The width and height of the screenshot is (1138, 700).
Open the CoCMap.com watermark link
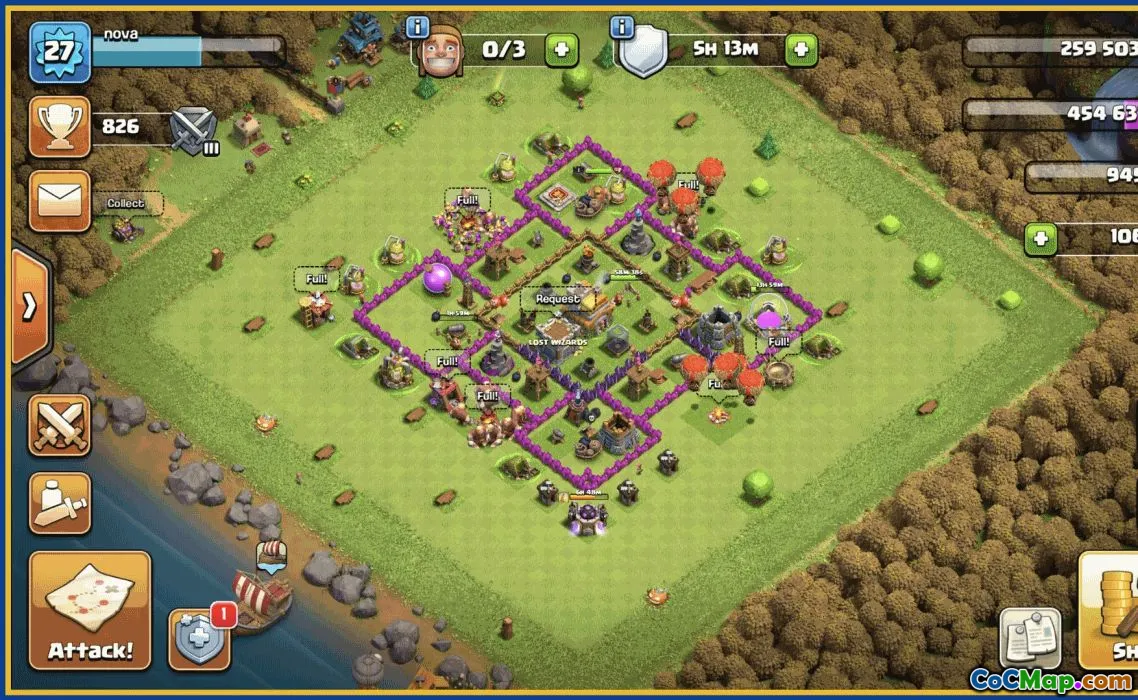click(1051, 681)
